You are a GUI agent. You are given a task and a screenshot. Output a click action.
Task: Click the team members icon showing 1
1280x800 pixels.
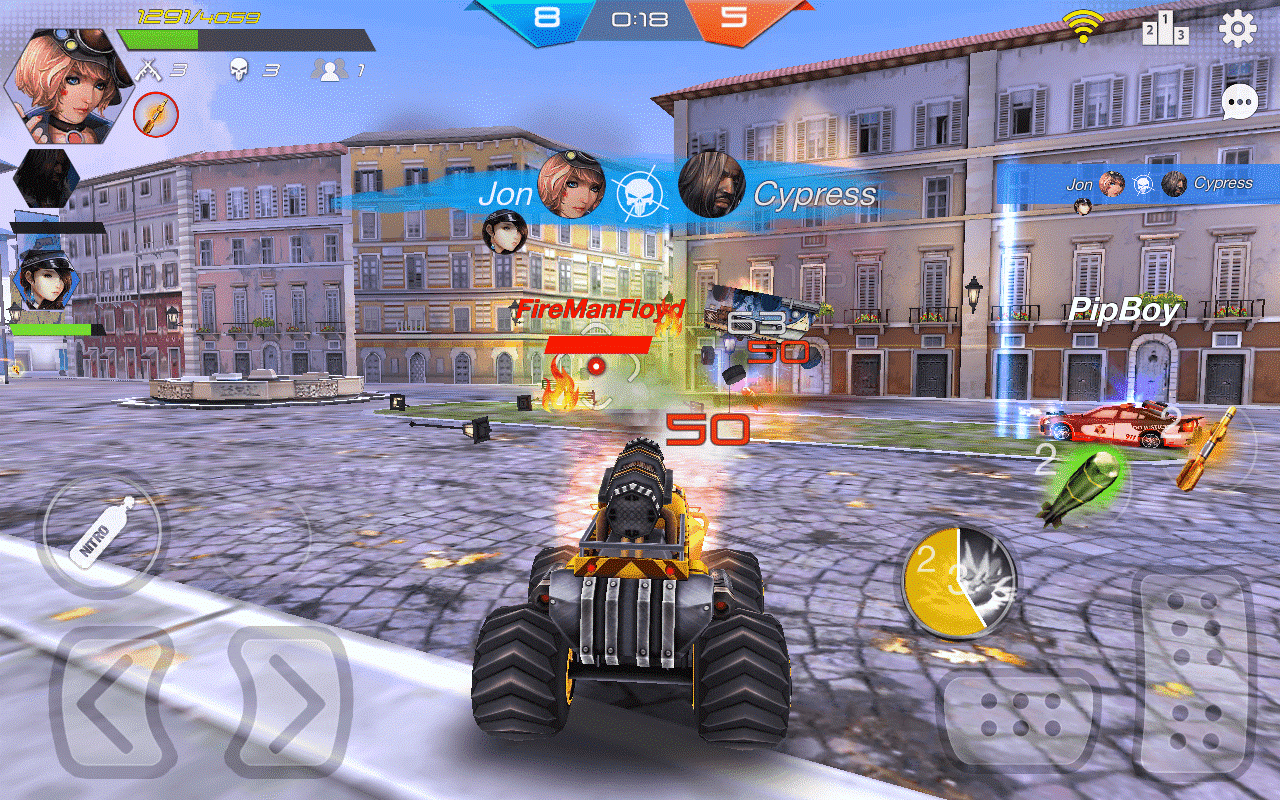coord(330,70)
